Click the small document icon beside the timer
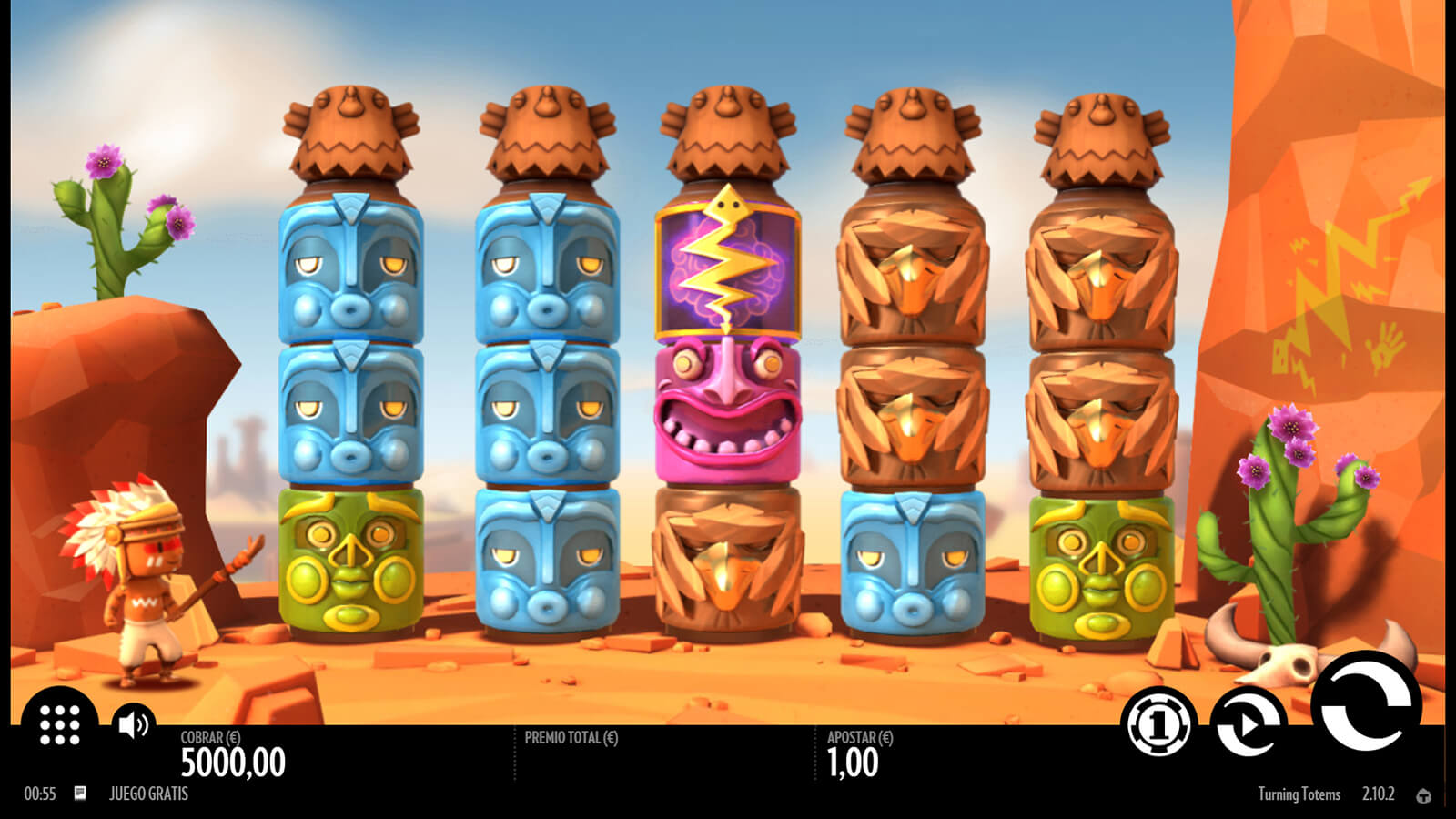 pyautogui.click(x=80, y=794)
